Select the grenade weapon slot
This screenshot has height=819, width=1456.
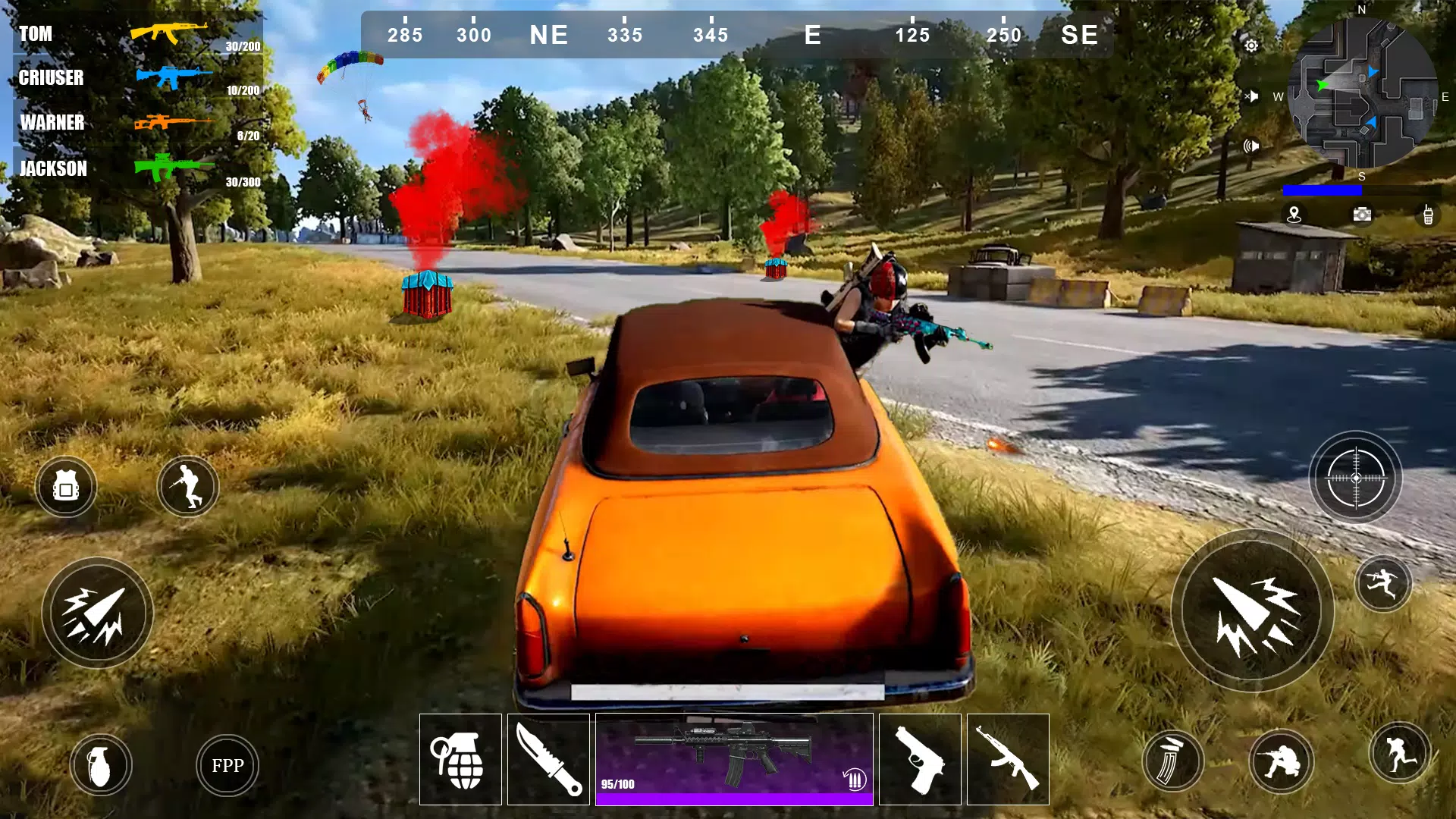(460, 759)
